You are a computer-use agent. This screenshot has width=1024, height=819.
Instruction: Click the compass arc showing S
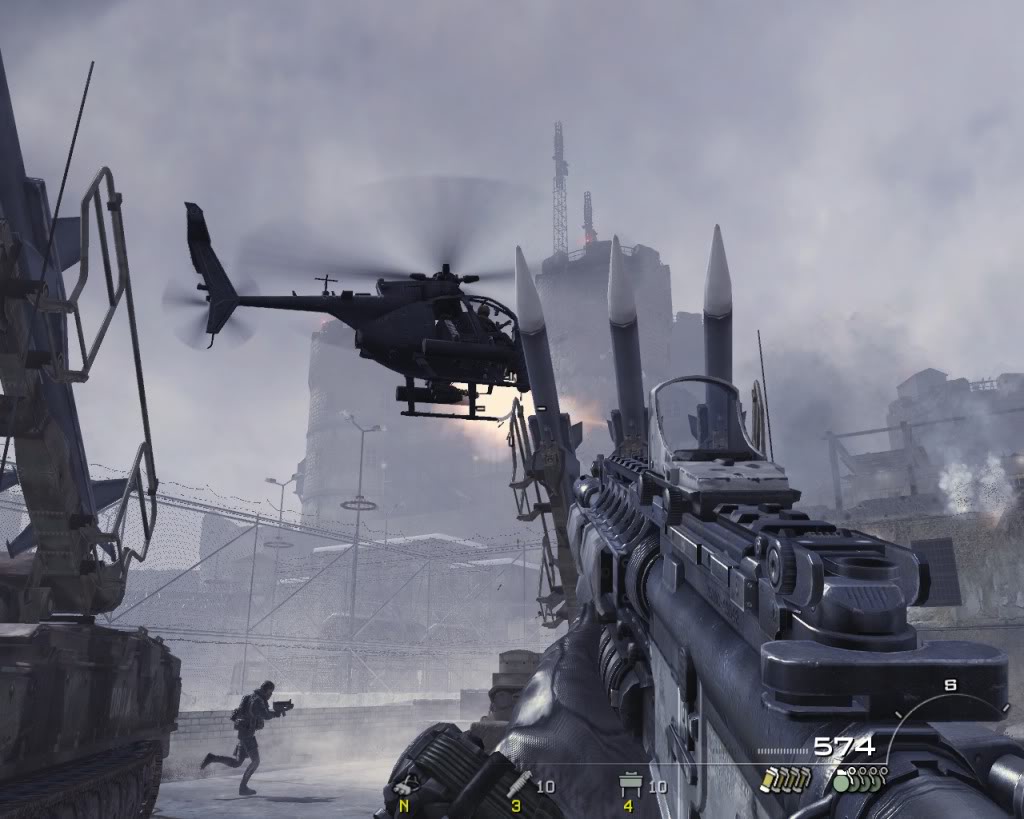pyautogui.click(x=948, y=700)
